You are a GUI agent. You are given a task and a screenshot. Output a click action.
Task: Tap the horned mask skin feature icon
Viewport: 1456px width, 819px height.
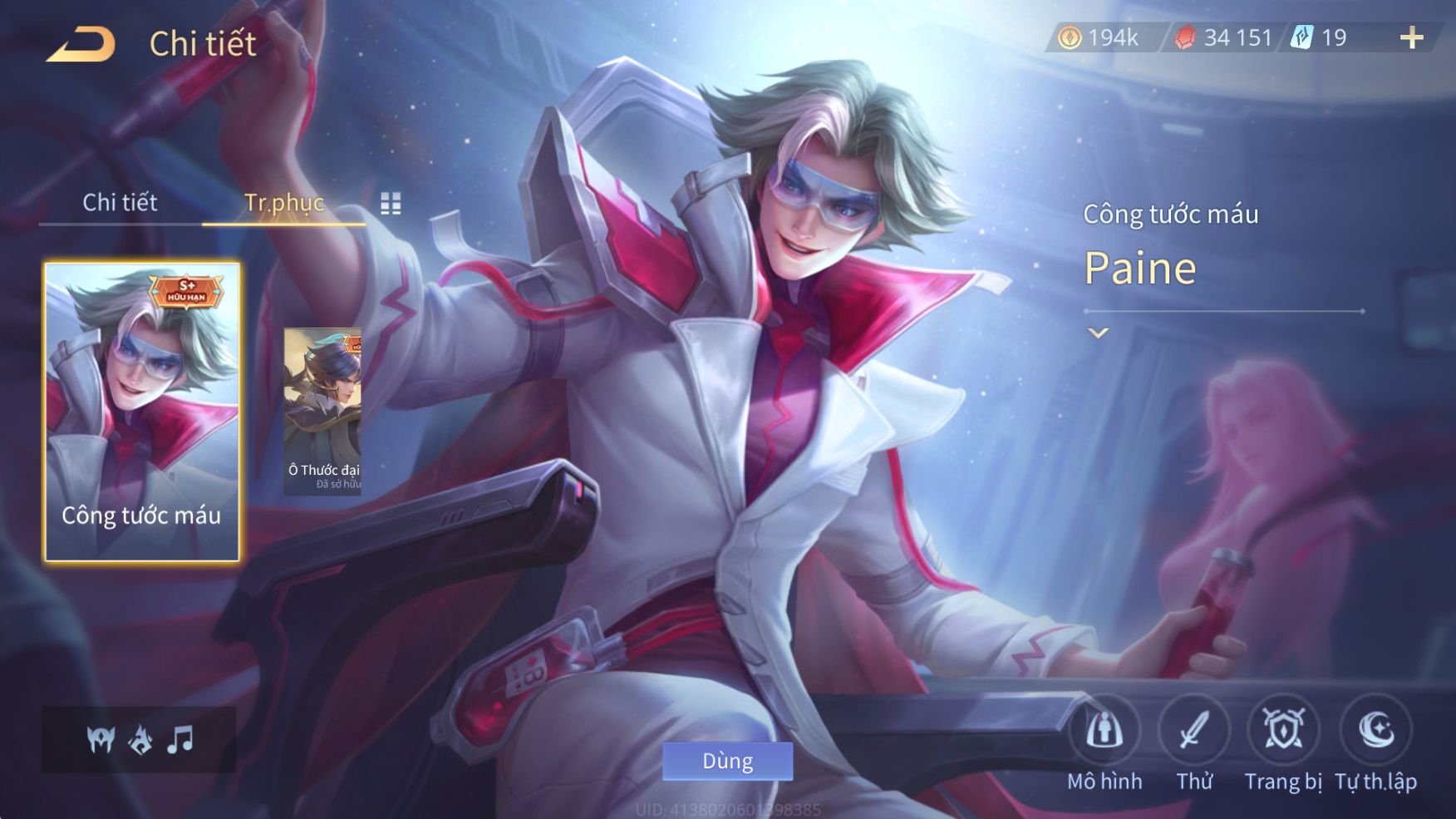(x=101, y=739)
